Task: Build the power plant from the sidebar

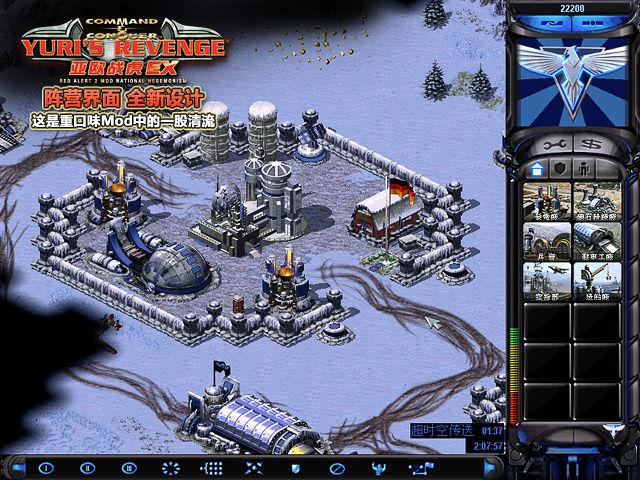Action: [x=547, y=200]
